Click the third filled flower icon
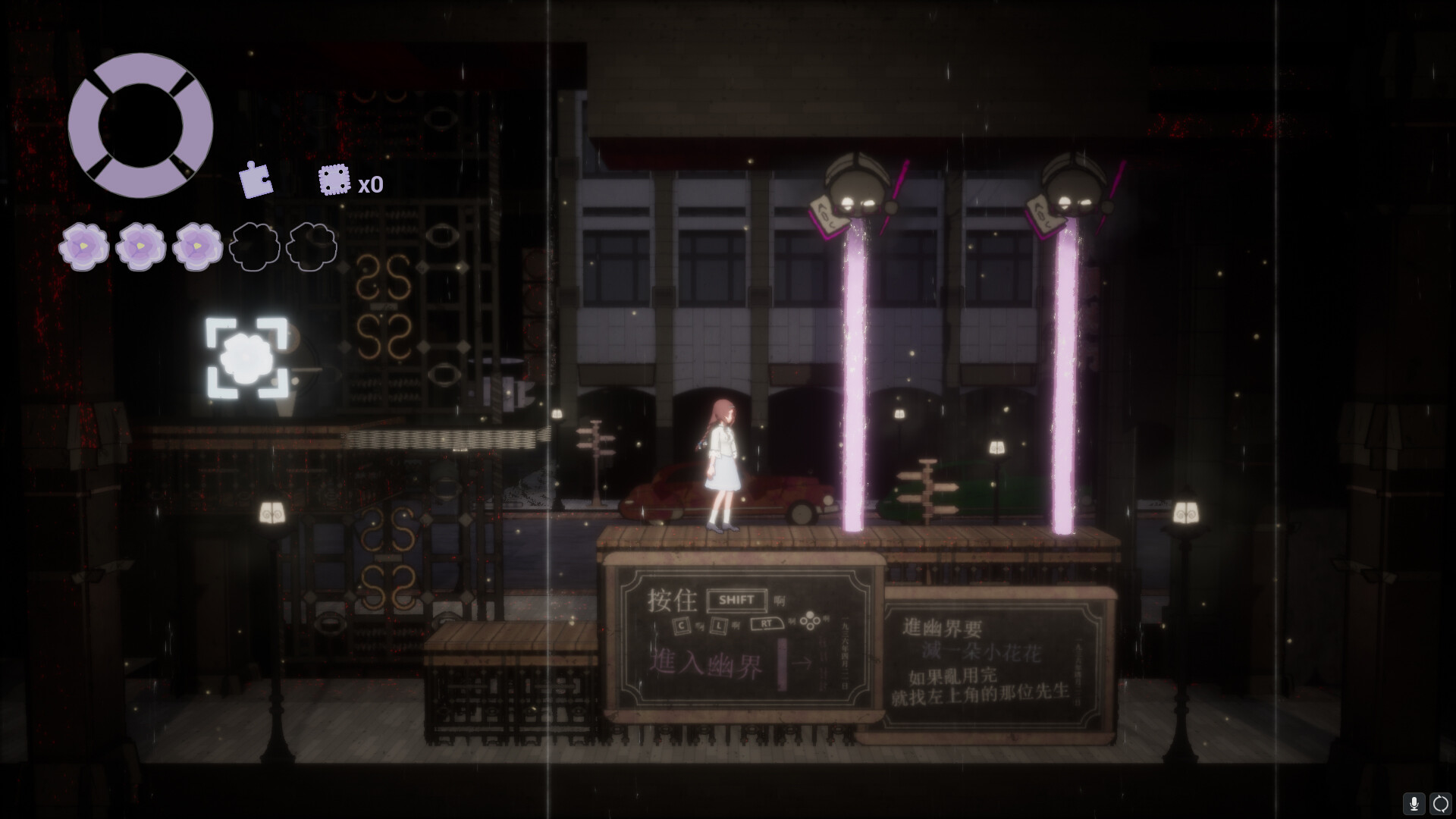This screenshot has height=819, width=1456. (x=198, y=245)
